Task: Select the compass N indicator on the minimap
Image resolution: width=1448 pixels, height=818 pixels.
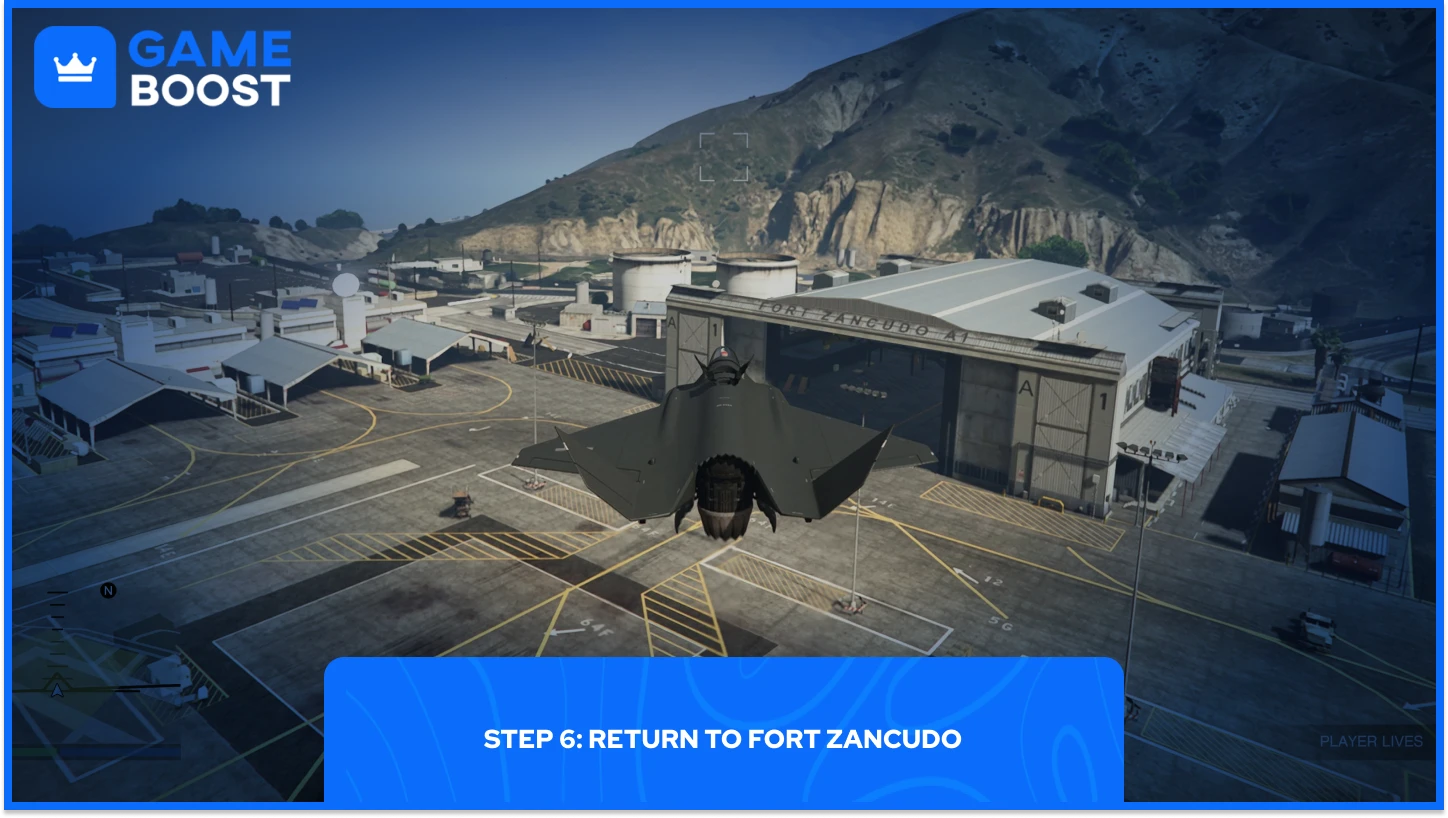Action: click(107, 591)
